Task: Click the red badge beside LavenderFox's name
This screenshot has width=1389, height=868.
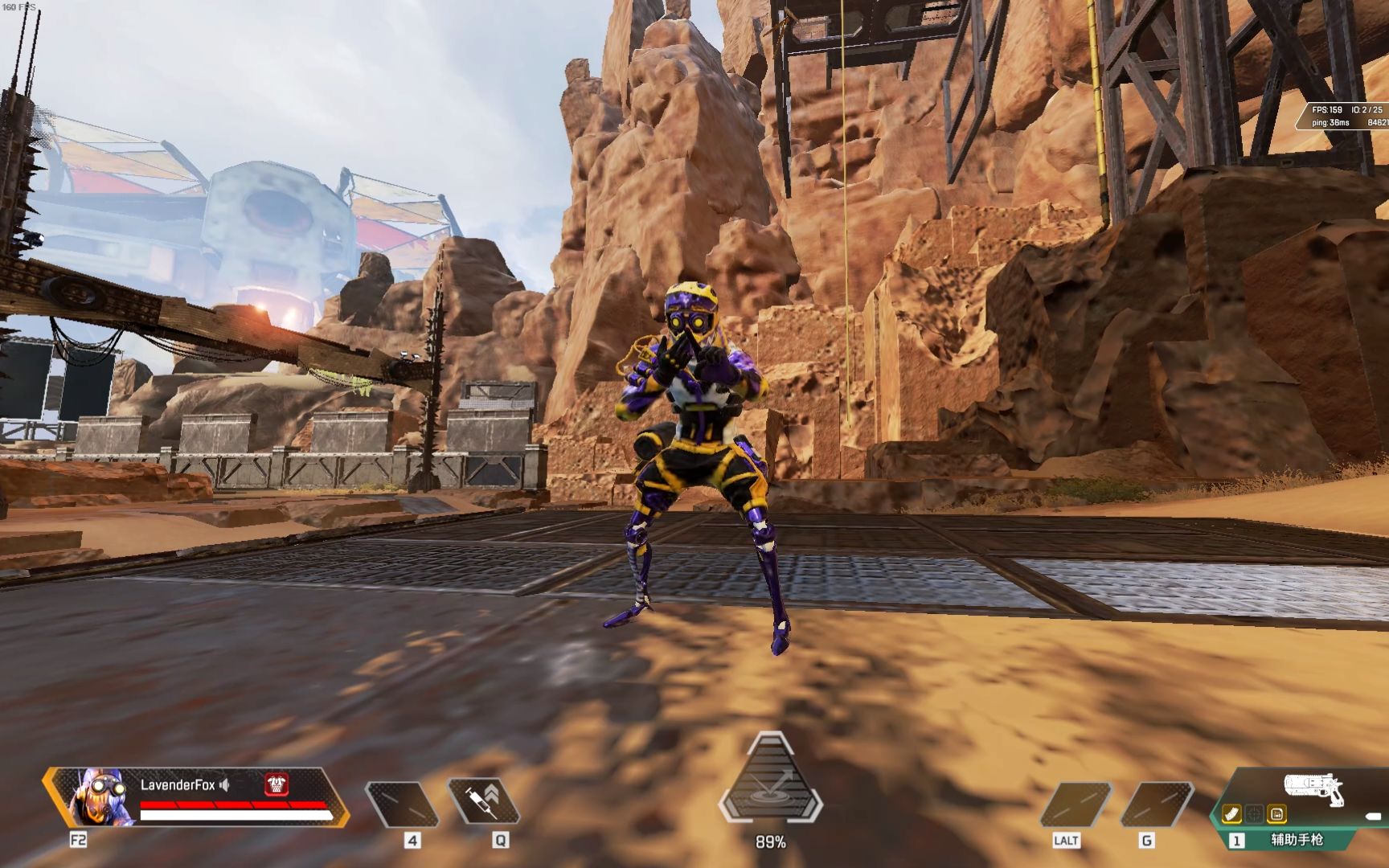Action: coord(277,784)
